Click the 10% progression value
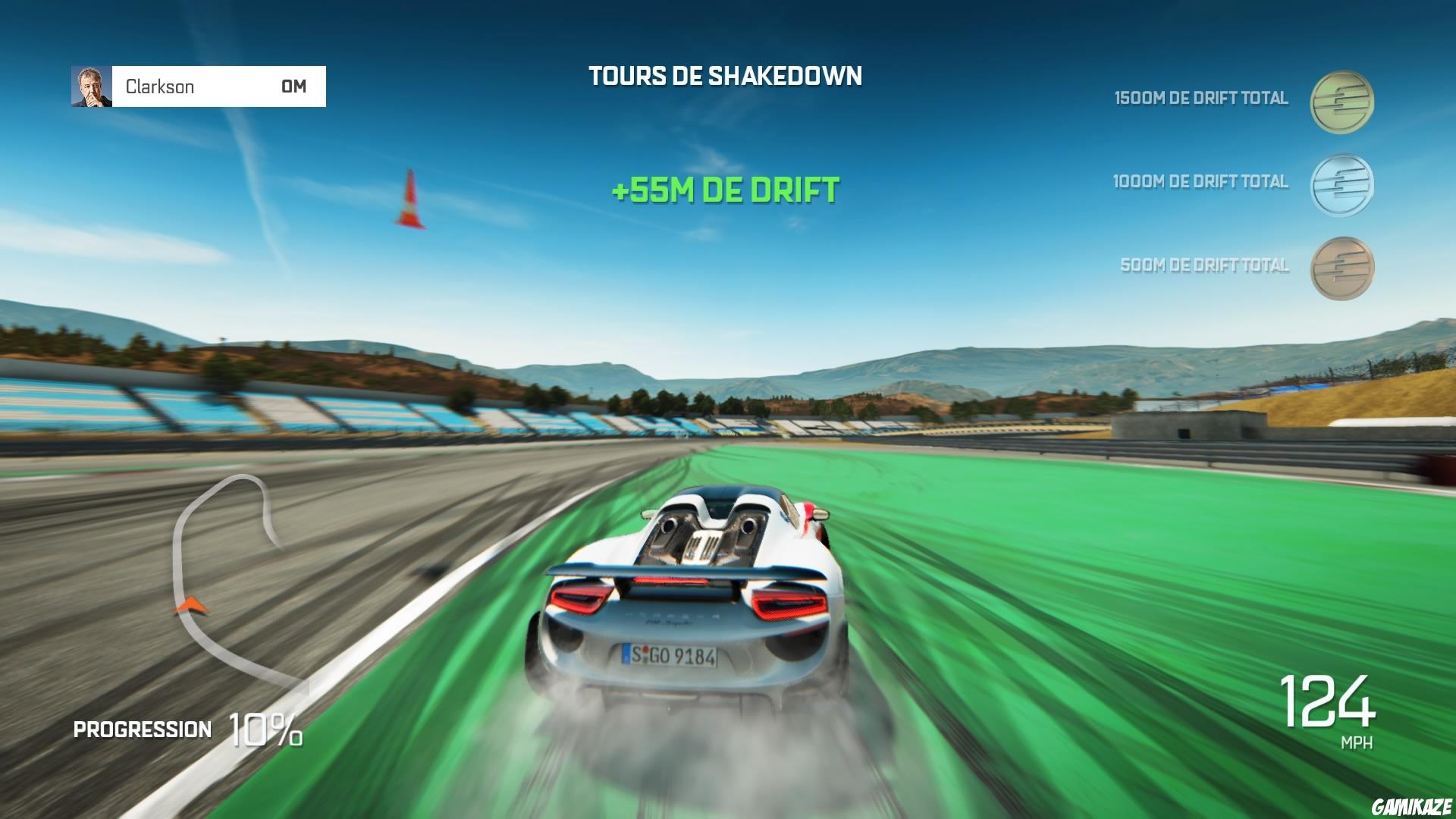Image resolution: width=1456 pixels, height=819 pixels. (x=264, y=728)
